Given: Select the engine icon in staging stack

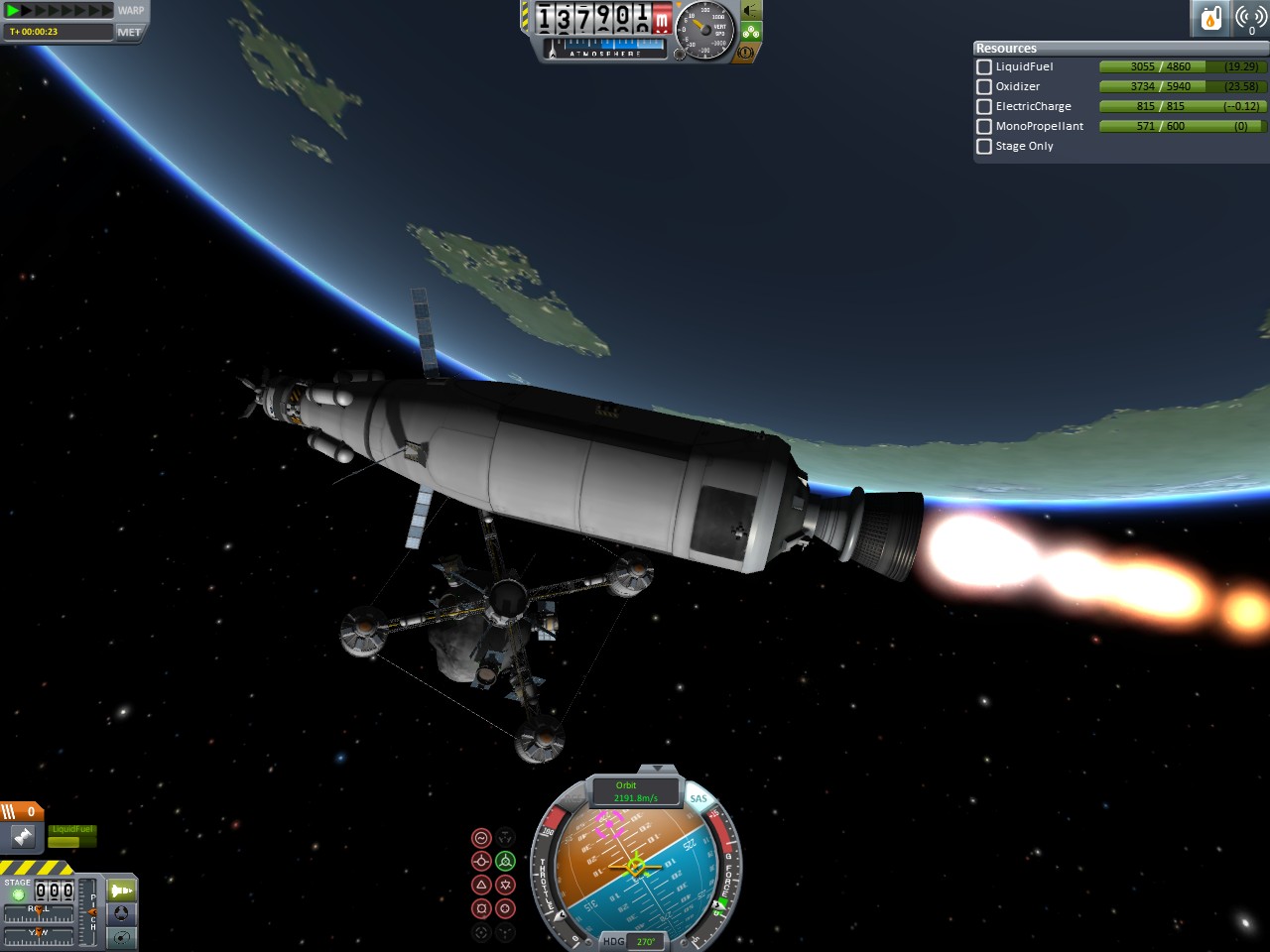Looking at the screenshot, I should 23,838.
